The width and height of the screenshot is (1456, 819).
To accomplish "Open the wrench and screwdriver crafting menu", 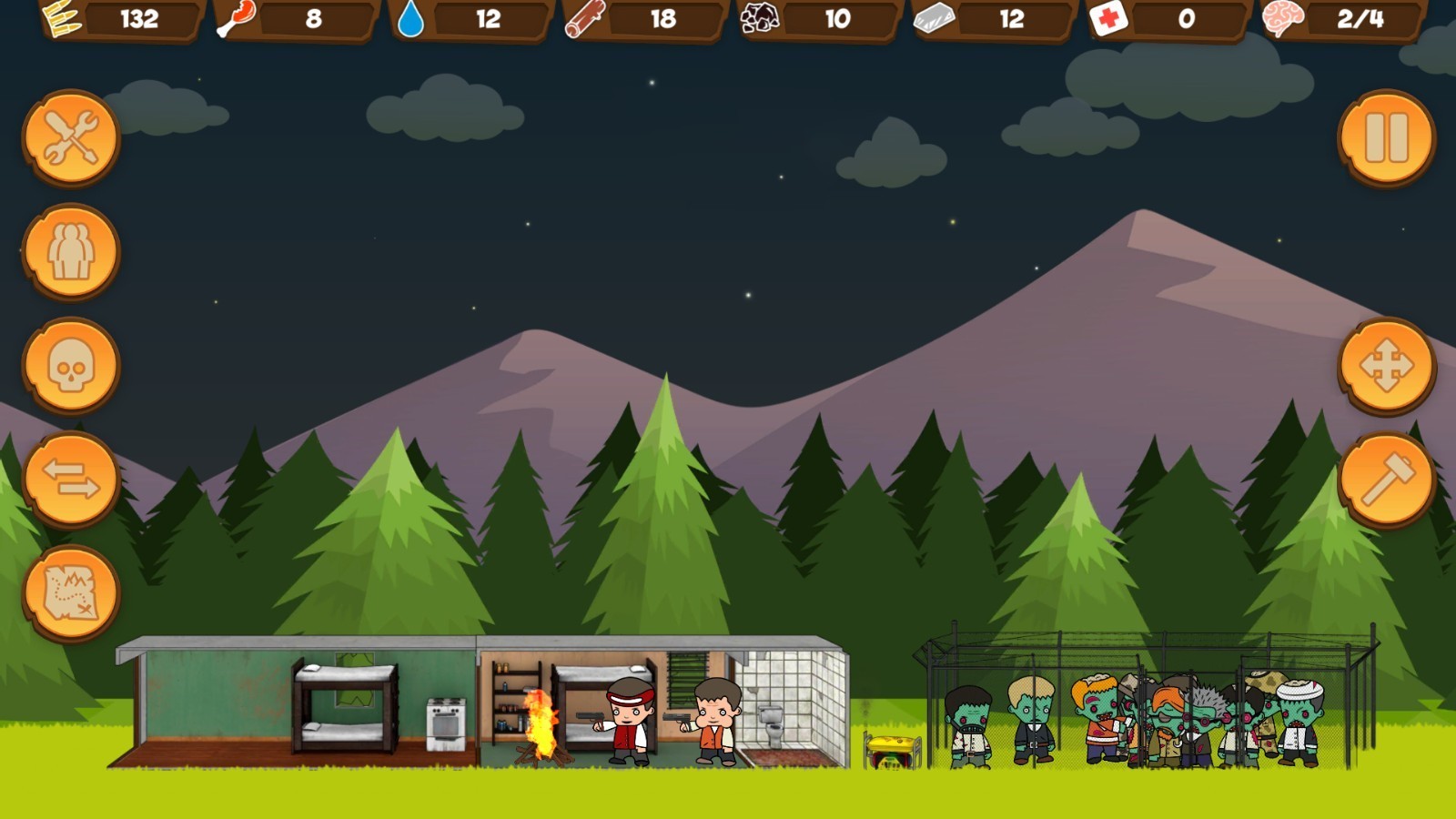I will pos(71,138).
